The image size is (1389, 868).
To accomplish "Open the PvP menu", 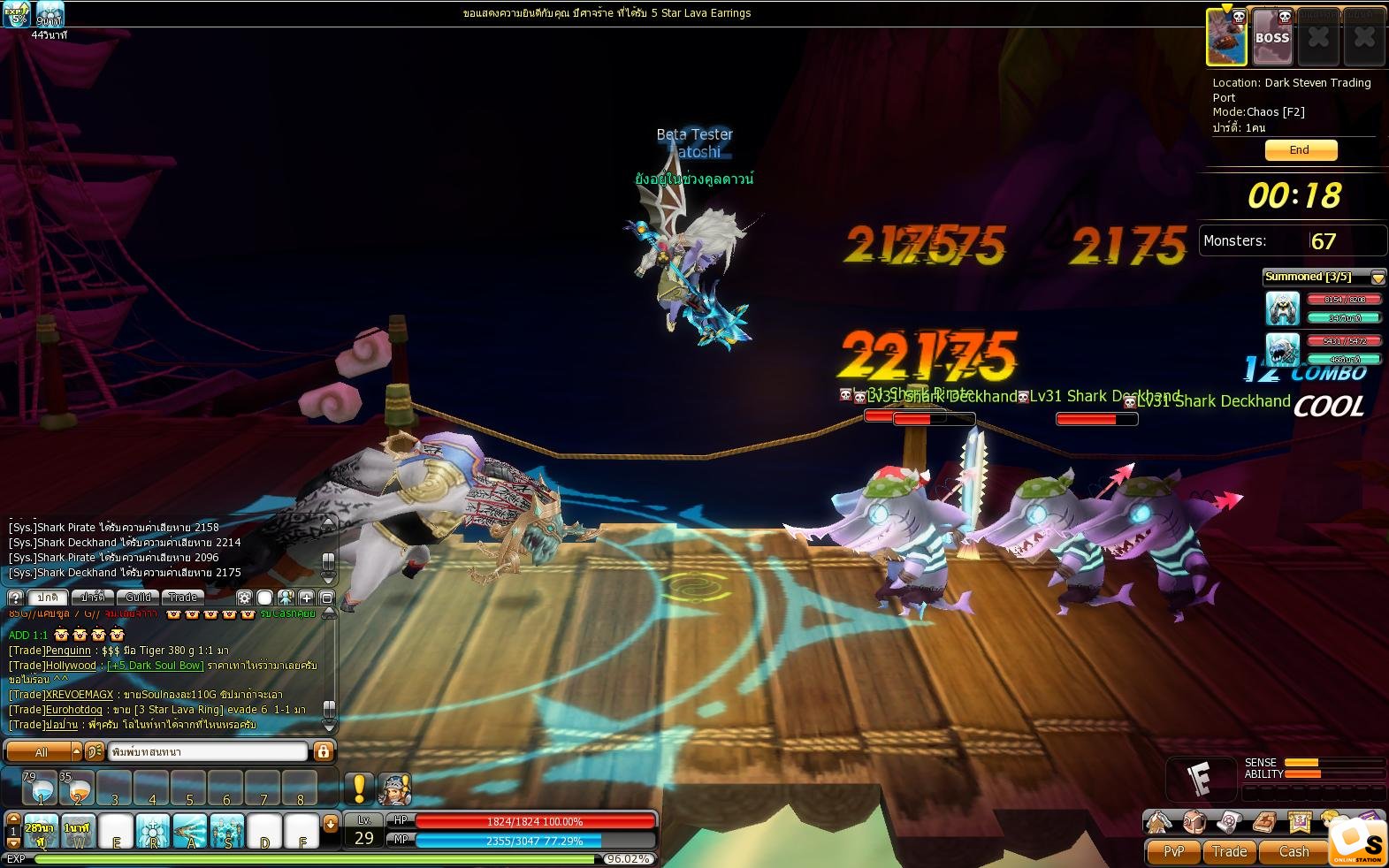I will (x=1173, y=851).
